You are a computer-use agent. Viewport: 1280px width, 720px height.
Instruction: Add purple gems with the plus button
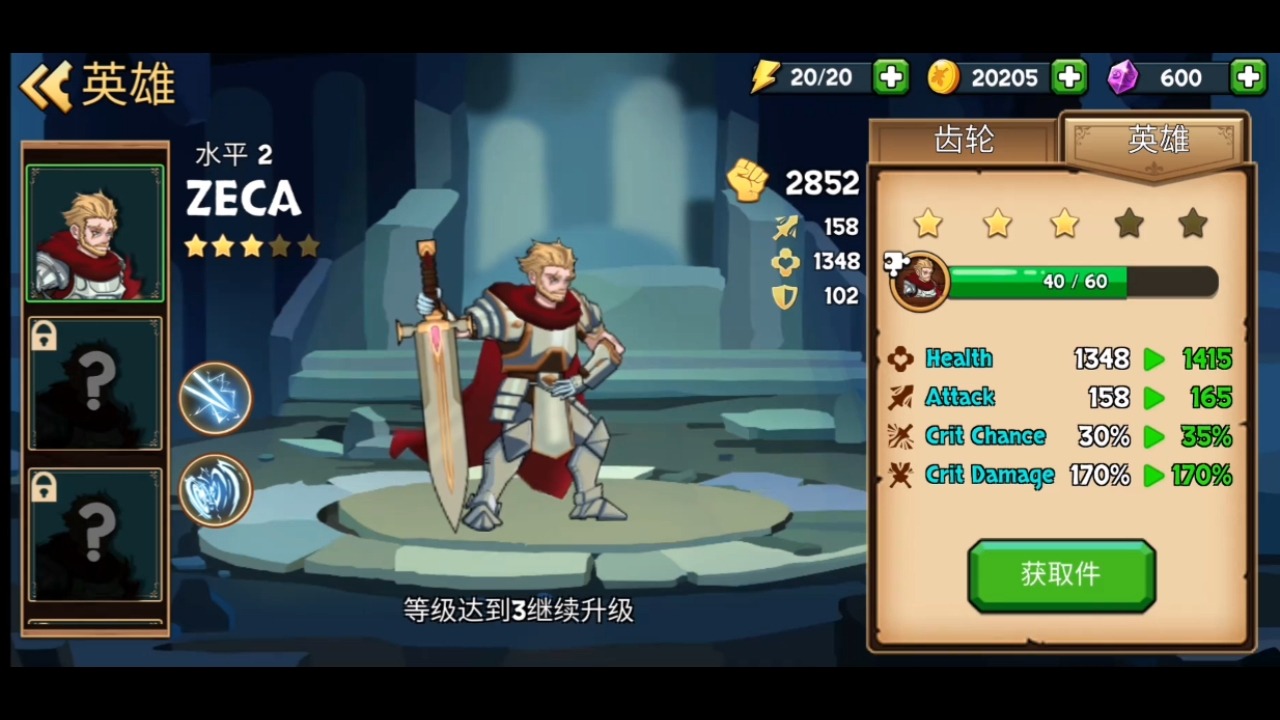click(x=1248, y=77)
